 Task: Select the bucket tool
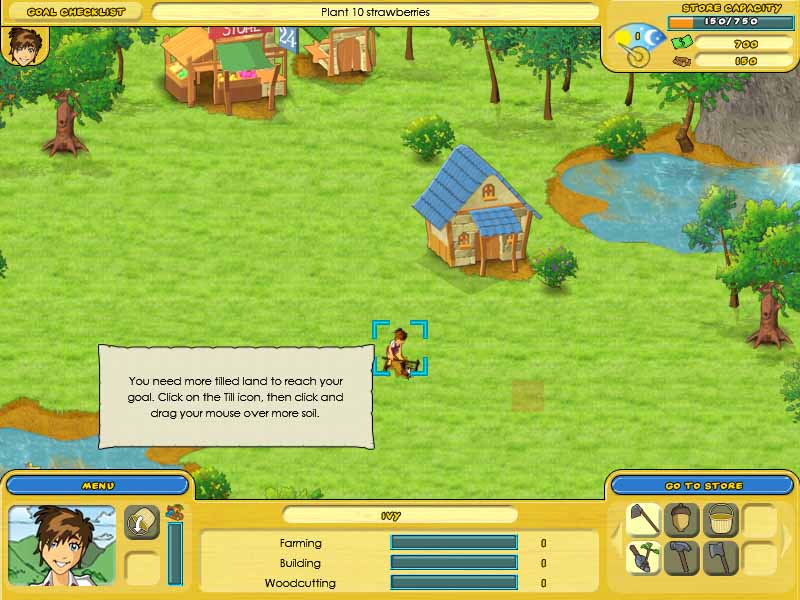tap(720, 520)
